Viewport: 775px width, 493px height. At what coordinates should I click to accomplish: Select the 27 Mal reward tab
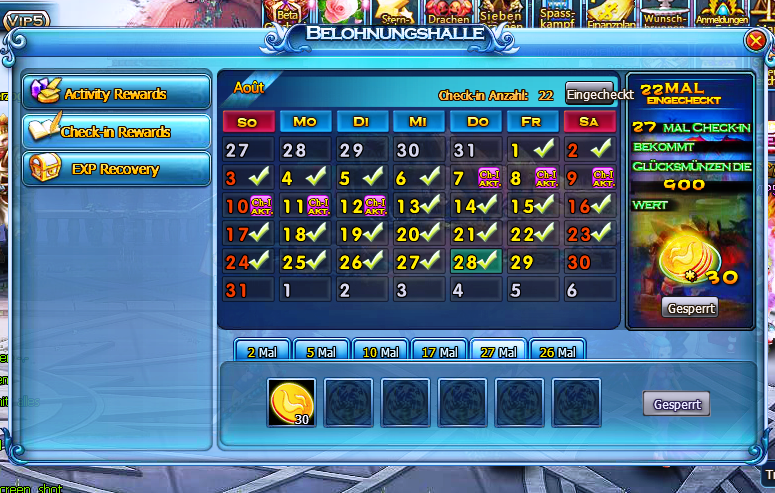tap(498, 352)
